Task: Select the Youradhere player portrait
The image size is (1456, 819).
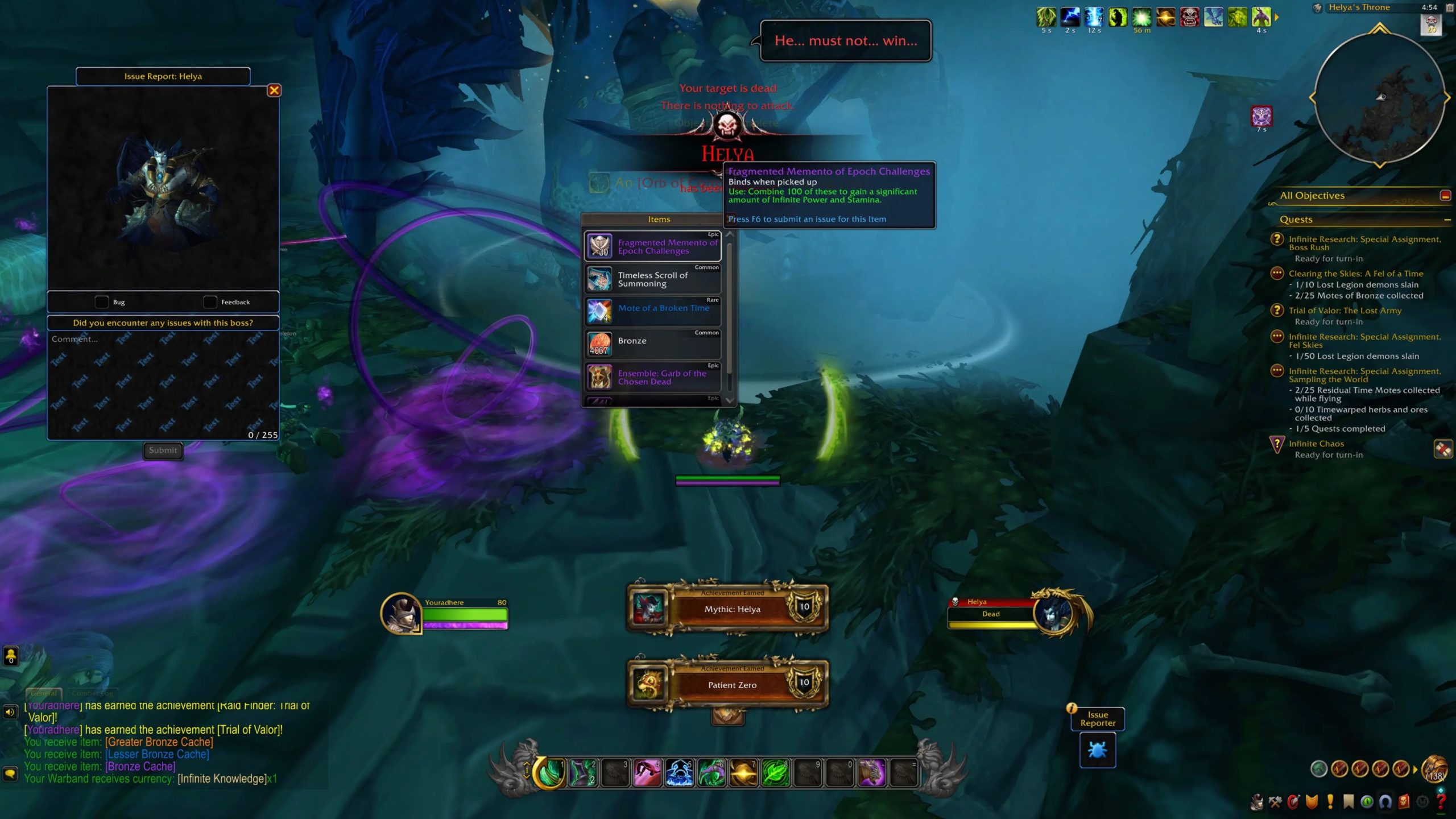Action: 401,614
